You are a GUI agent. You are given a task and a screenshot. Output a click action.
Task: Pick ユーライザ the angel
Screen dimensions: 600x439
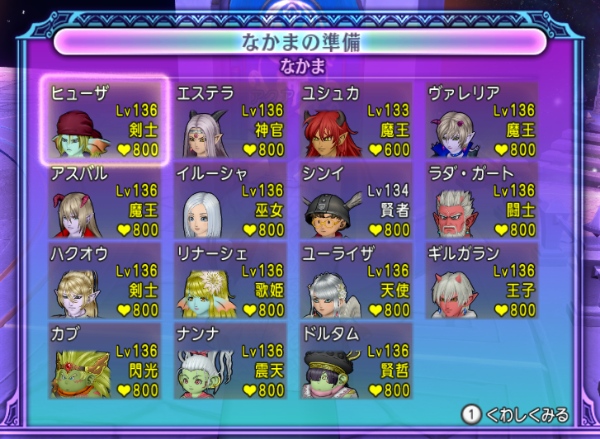click(356, 281)
